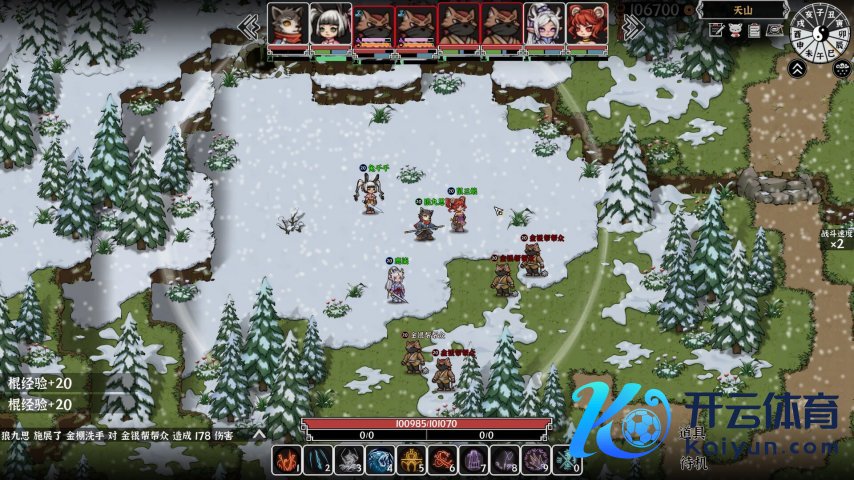This screenshot has height=480, width=854.
Task: Select the black-haired girl portrait
Action: [330, 24]
